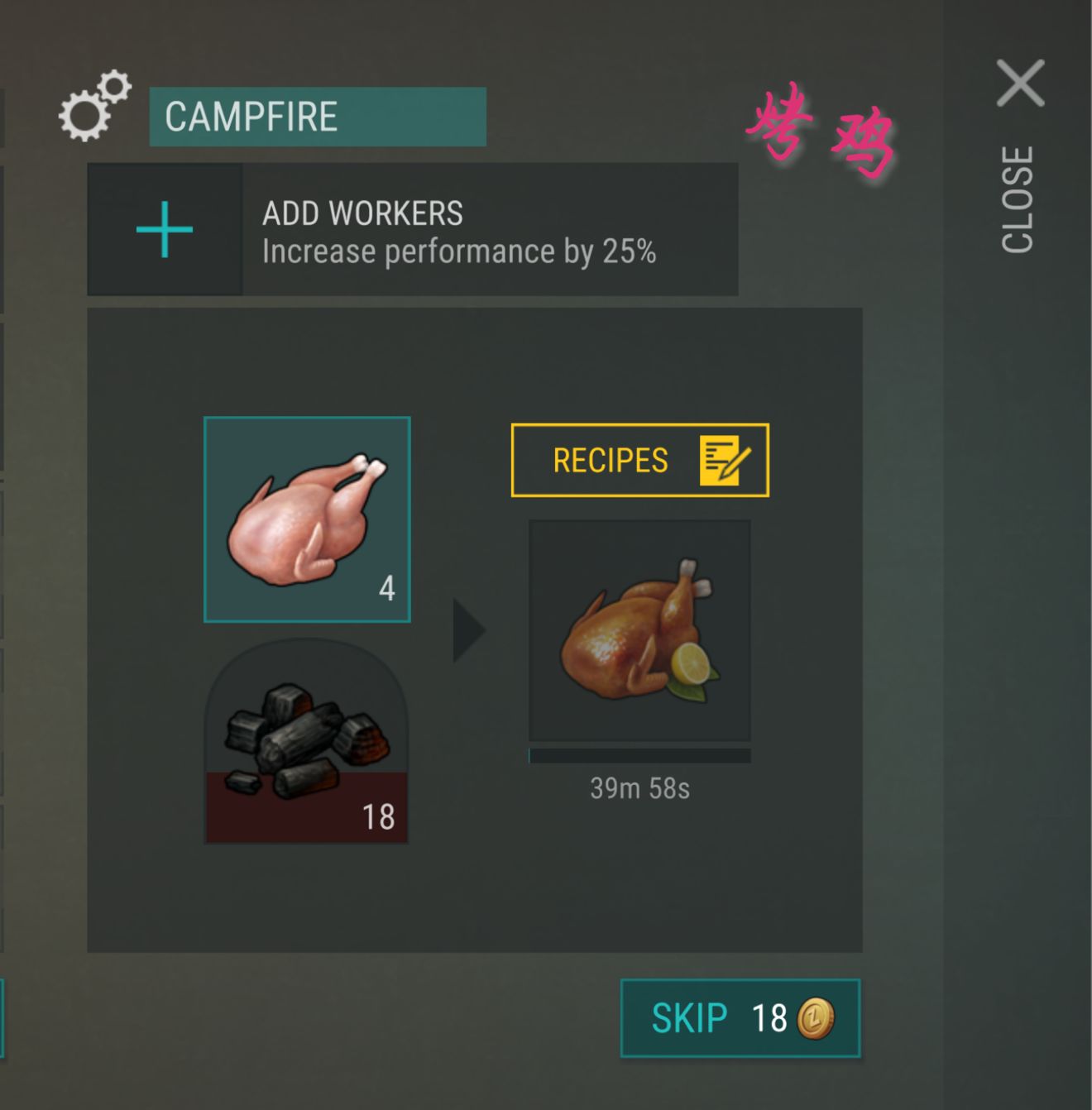Click the cooking progress bar under the chicken

click(x=639, y=754)
